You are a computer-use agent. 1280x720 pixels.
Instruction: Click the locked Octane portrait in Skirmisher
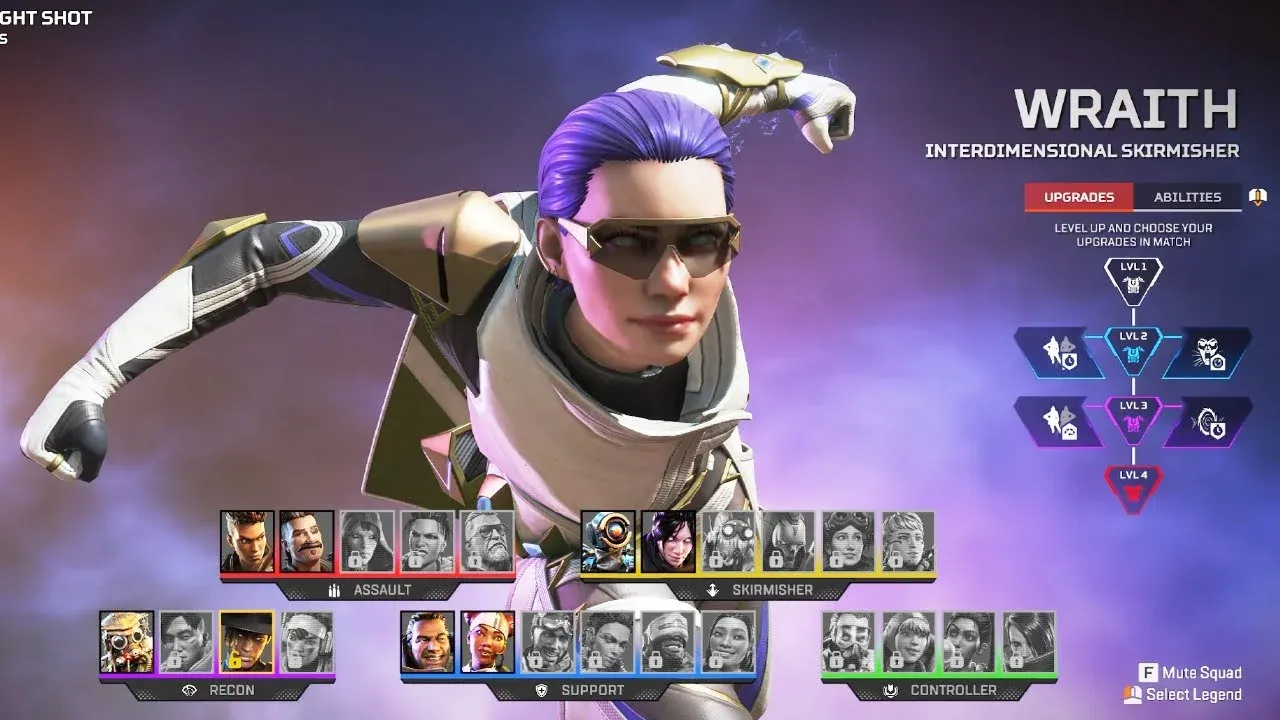point(728,542)
